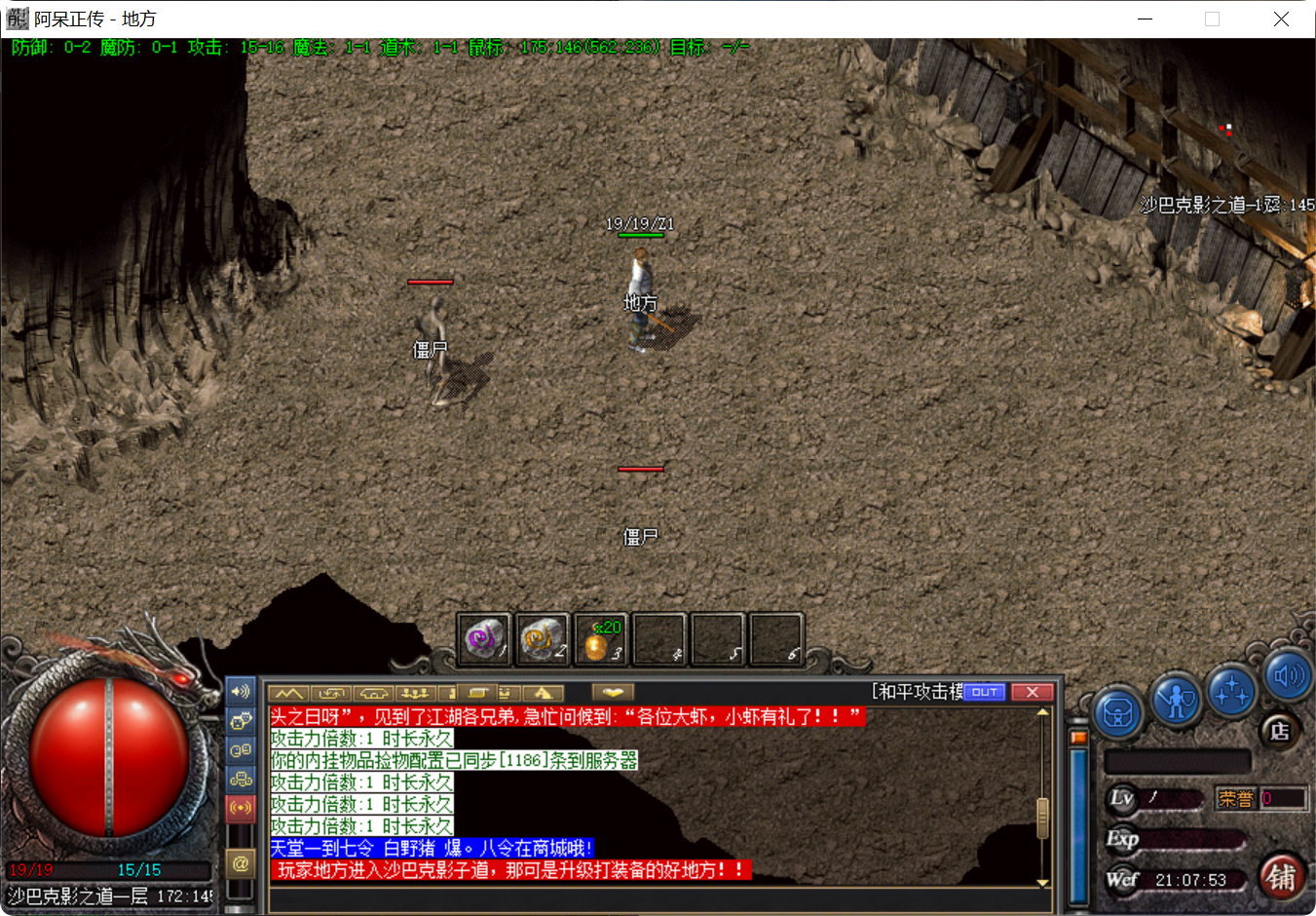Click the @ mail icon in chat sidebar
Viewport: 1316px width, 916px height.
tap(240, 863)
